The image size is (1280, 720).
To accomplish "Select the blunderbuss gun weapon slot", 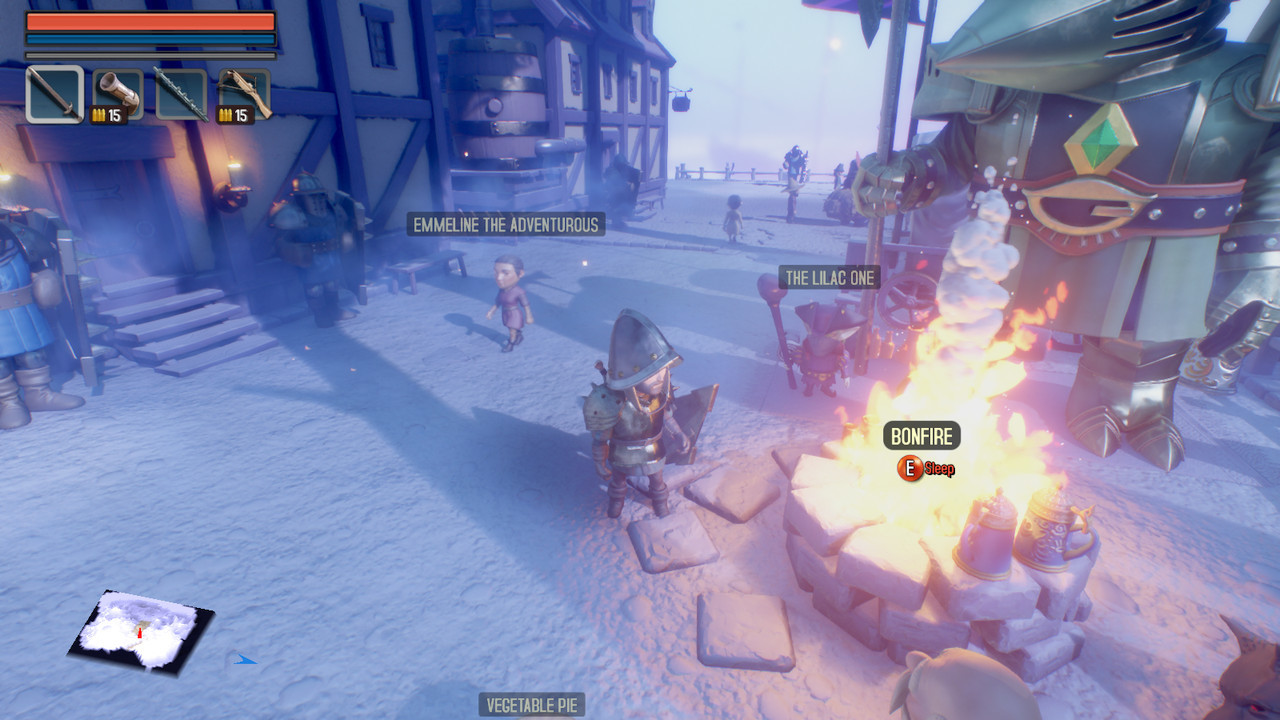I will tap(120, 90).
